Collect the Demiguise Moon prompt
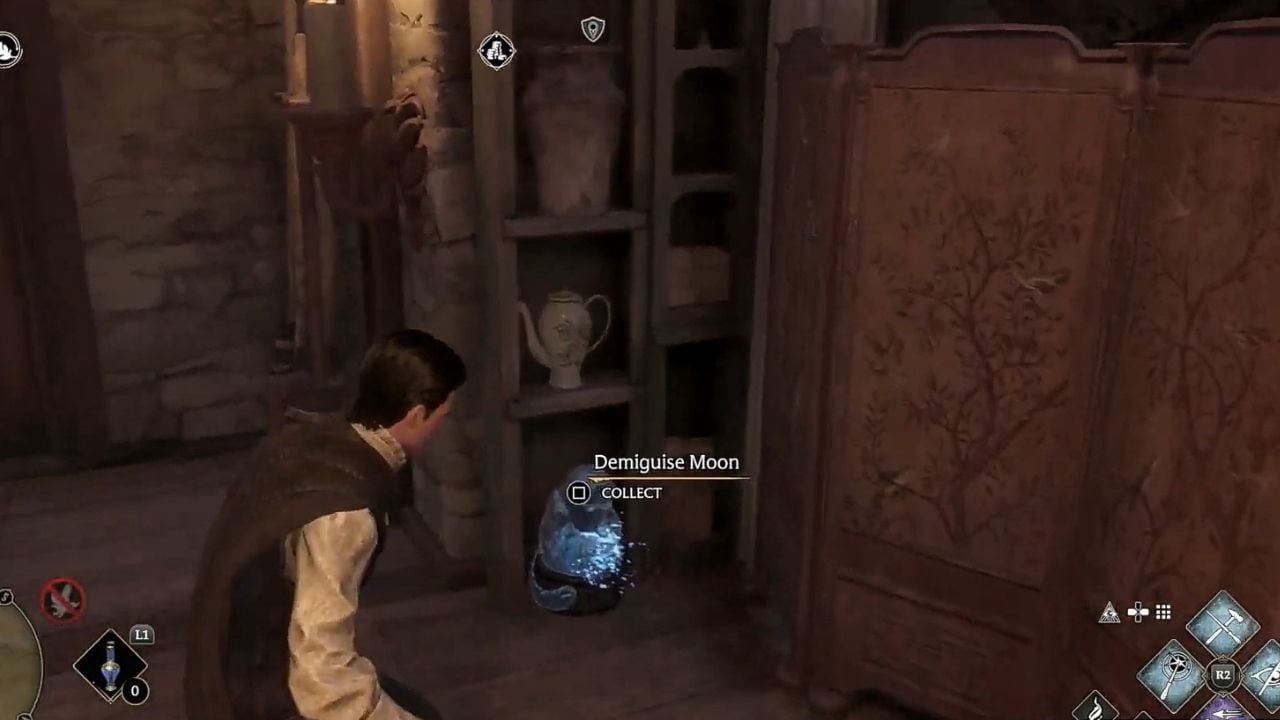 (x=579, y=492)
